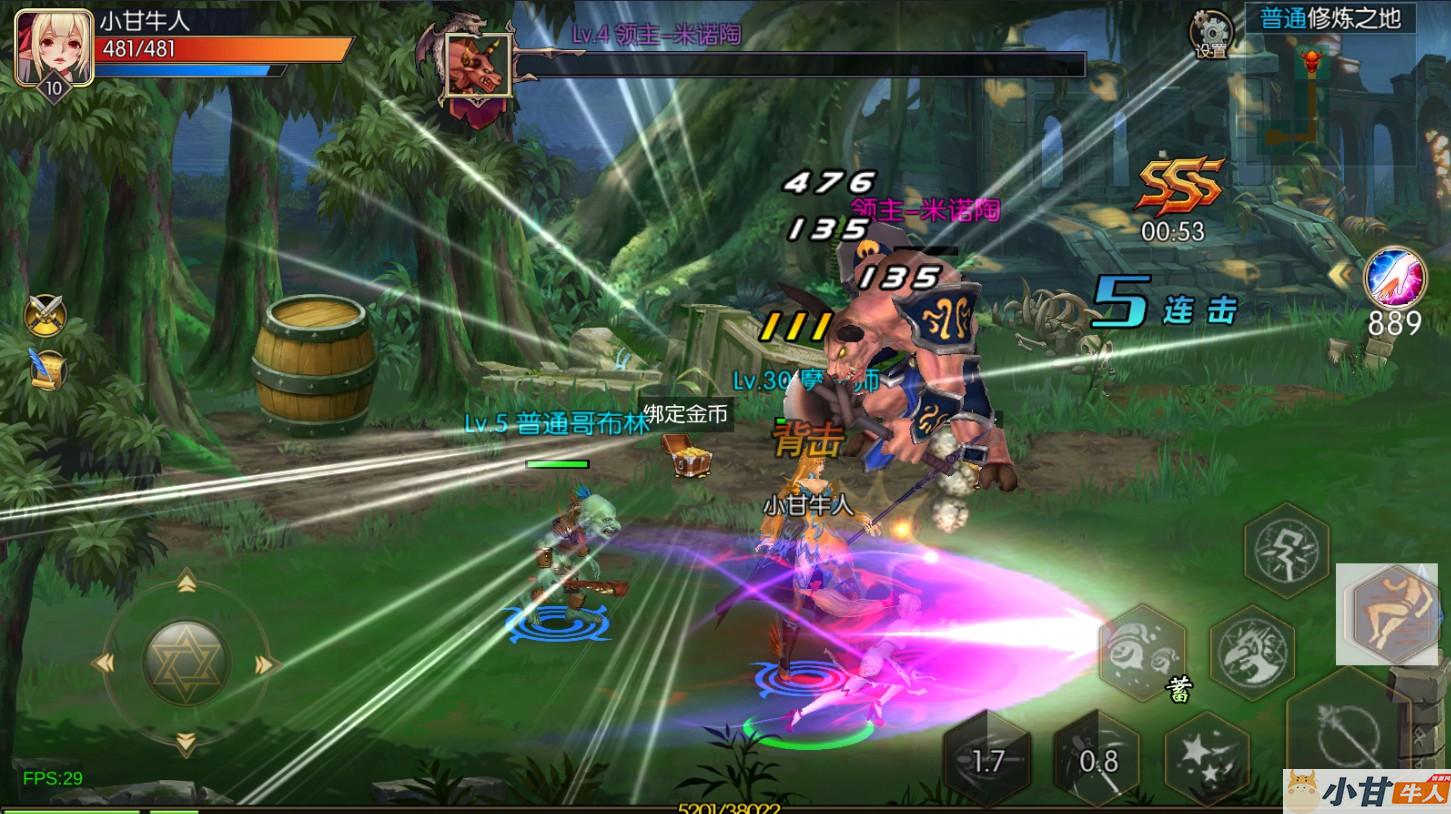Move right with the joystick arrow

(265, 664)
